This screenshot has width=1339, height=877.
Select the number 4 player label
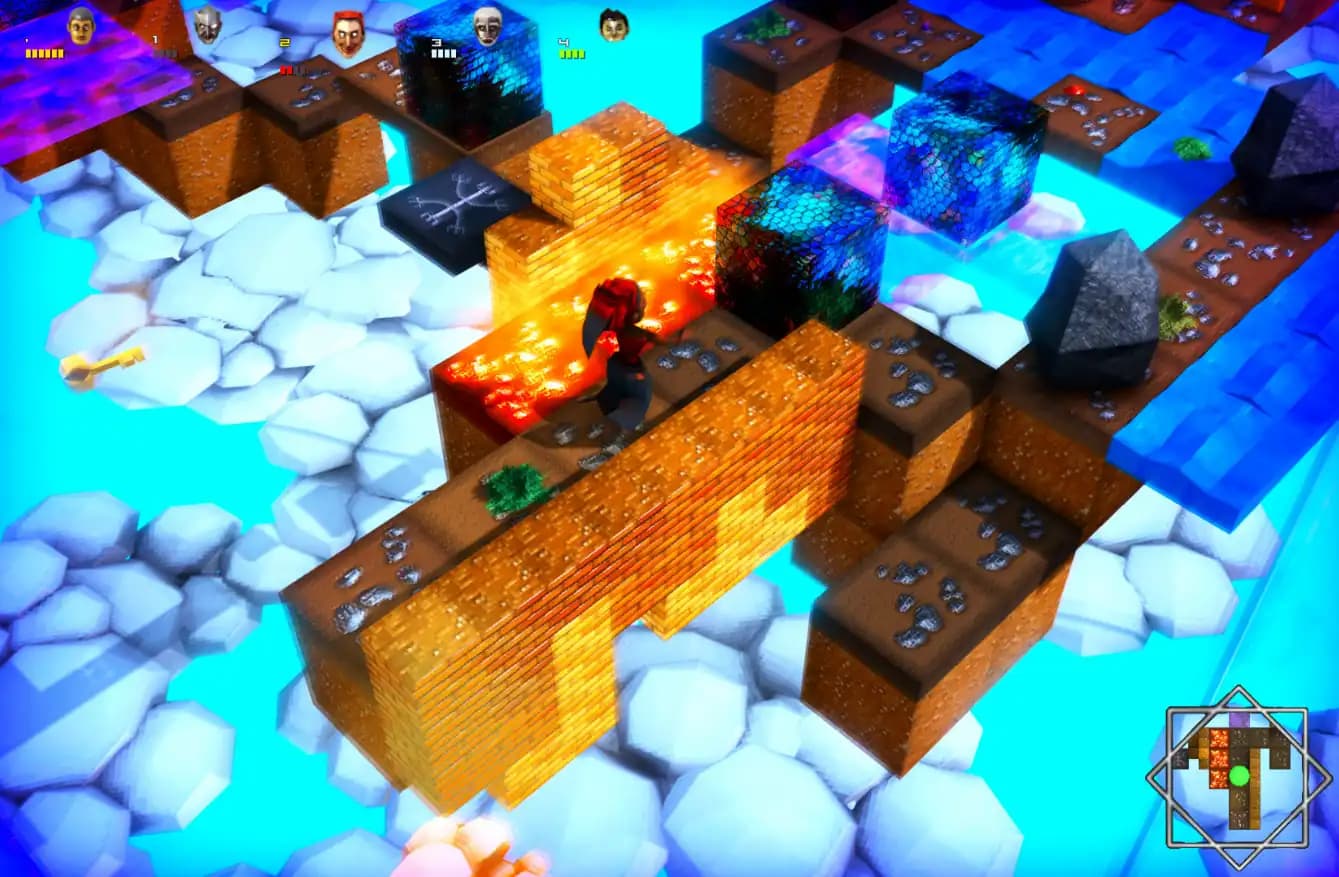(564, 42)
